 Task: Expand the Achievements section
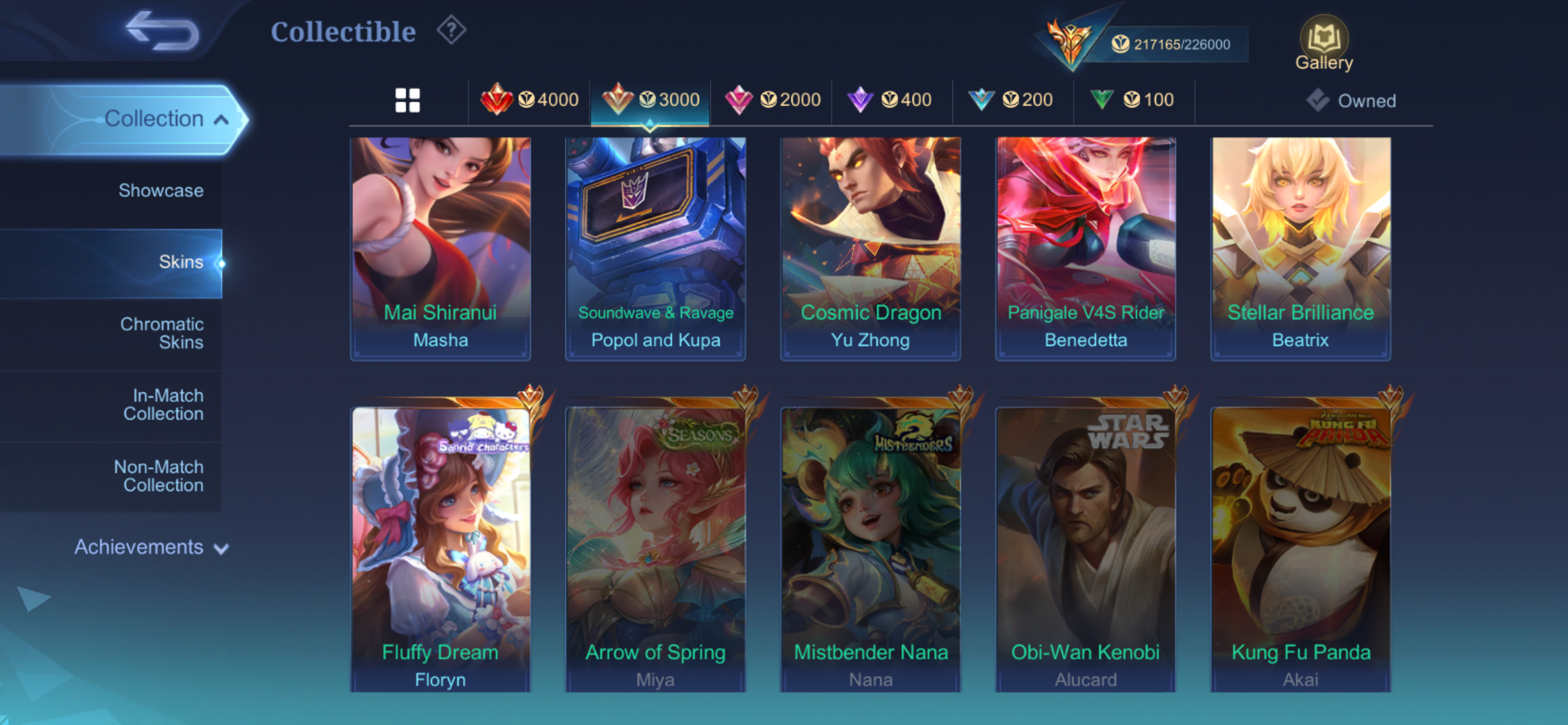coord(151,547)
